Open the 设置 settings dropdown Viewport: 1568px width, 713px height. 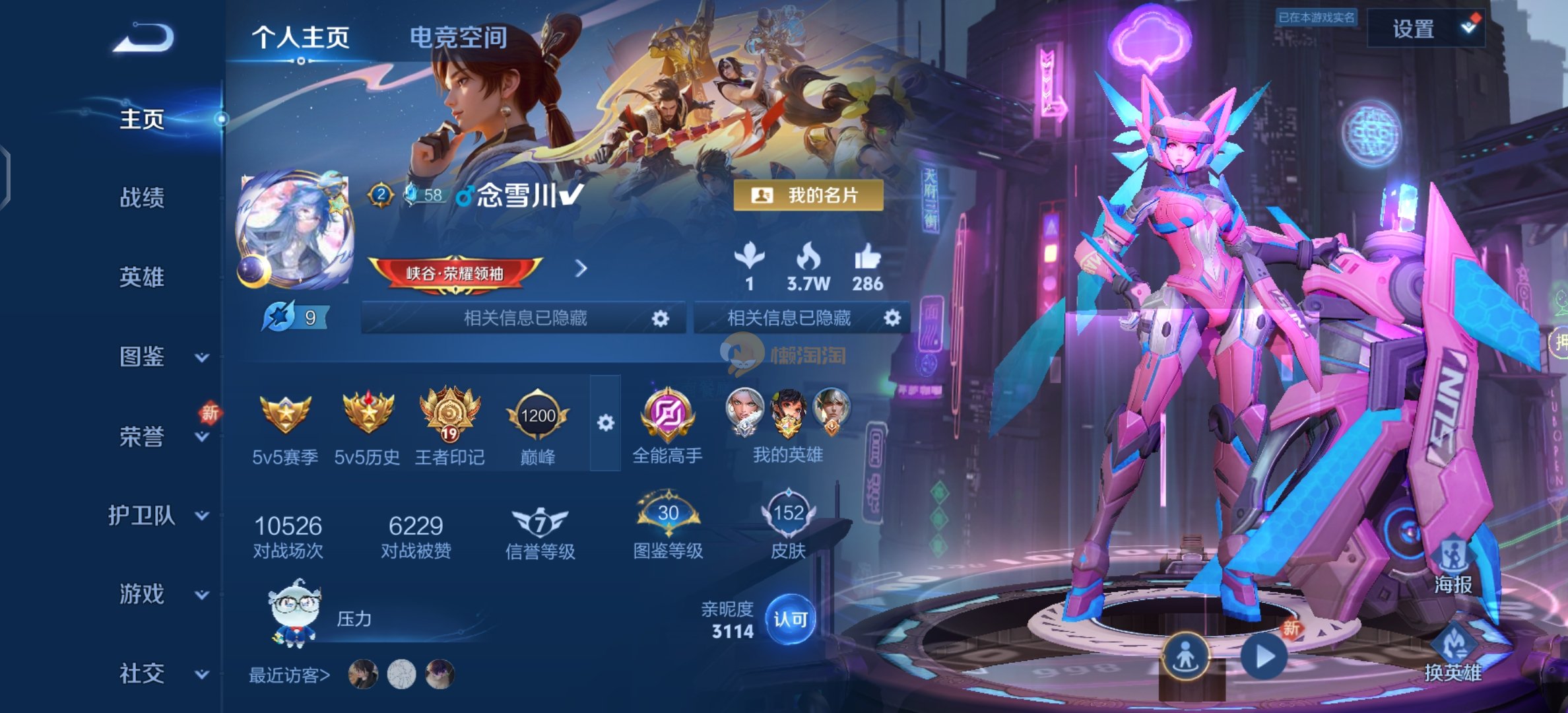click(x=1427, y=29)
